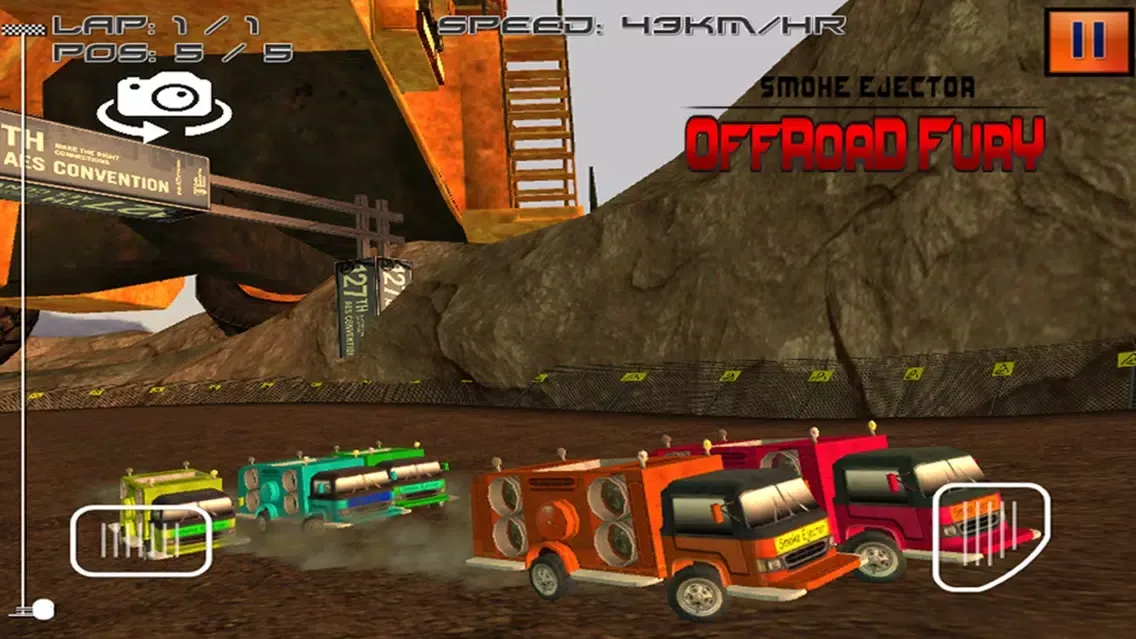Image resolution: width=1136 pixels, height=639 pixels.
Task: Hit the accelerator pedal on the right
Action: tap(990, 535)
